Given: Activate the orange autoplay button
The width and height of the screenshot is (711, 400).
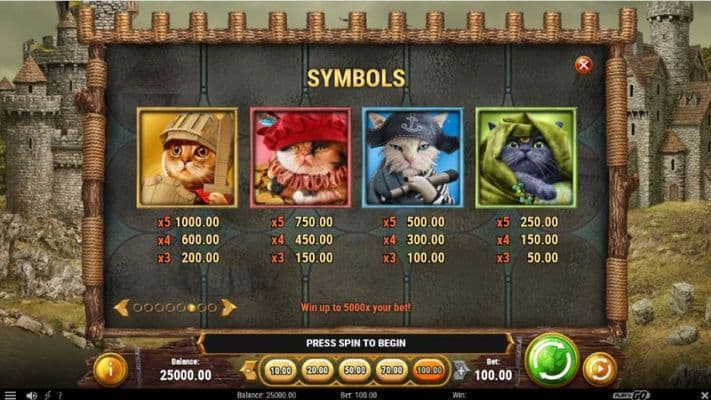Looking at the screenshot, I should tap(600, 369).
